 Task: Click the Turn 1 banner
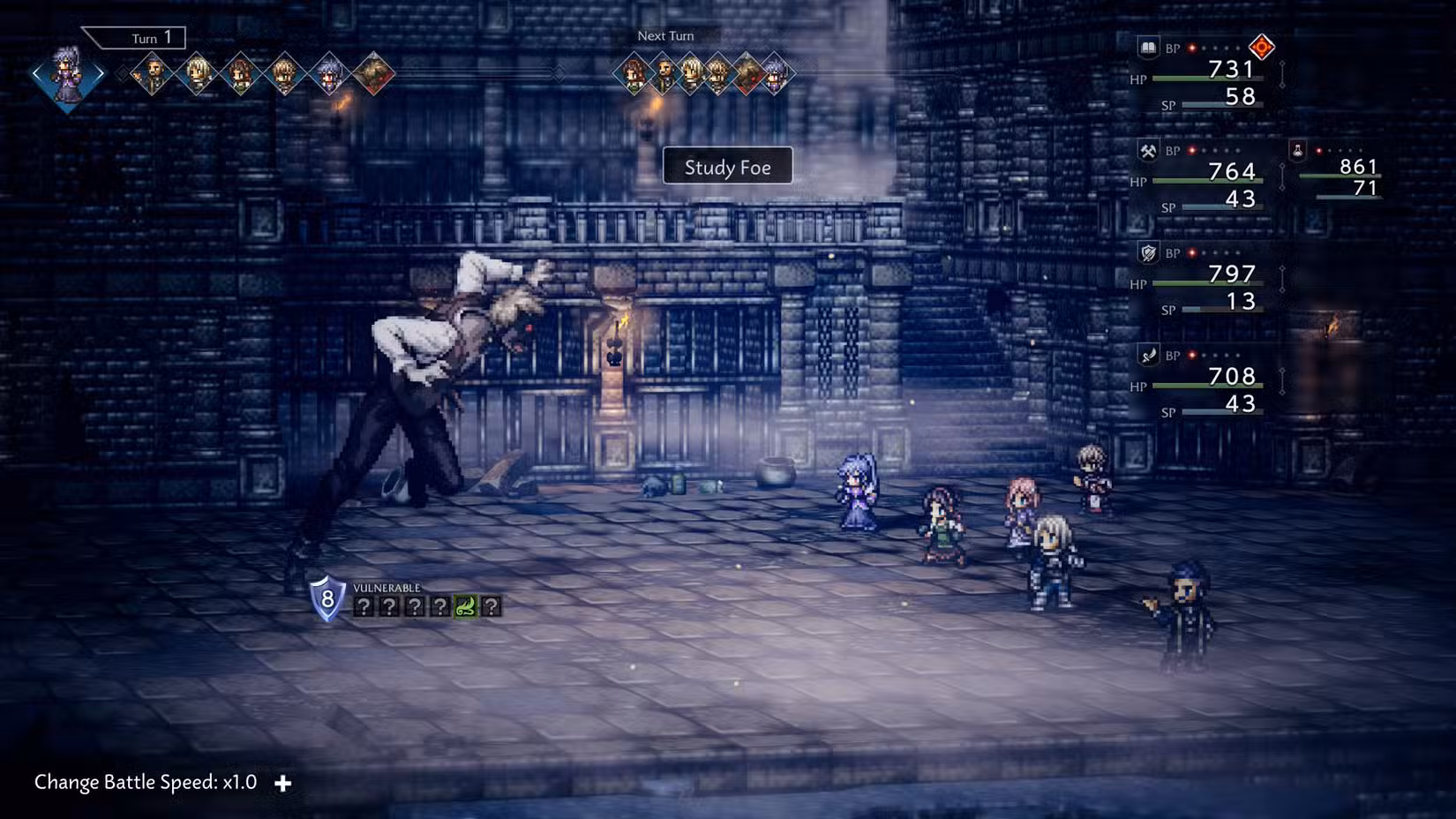(x=146, y=38)
